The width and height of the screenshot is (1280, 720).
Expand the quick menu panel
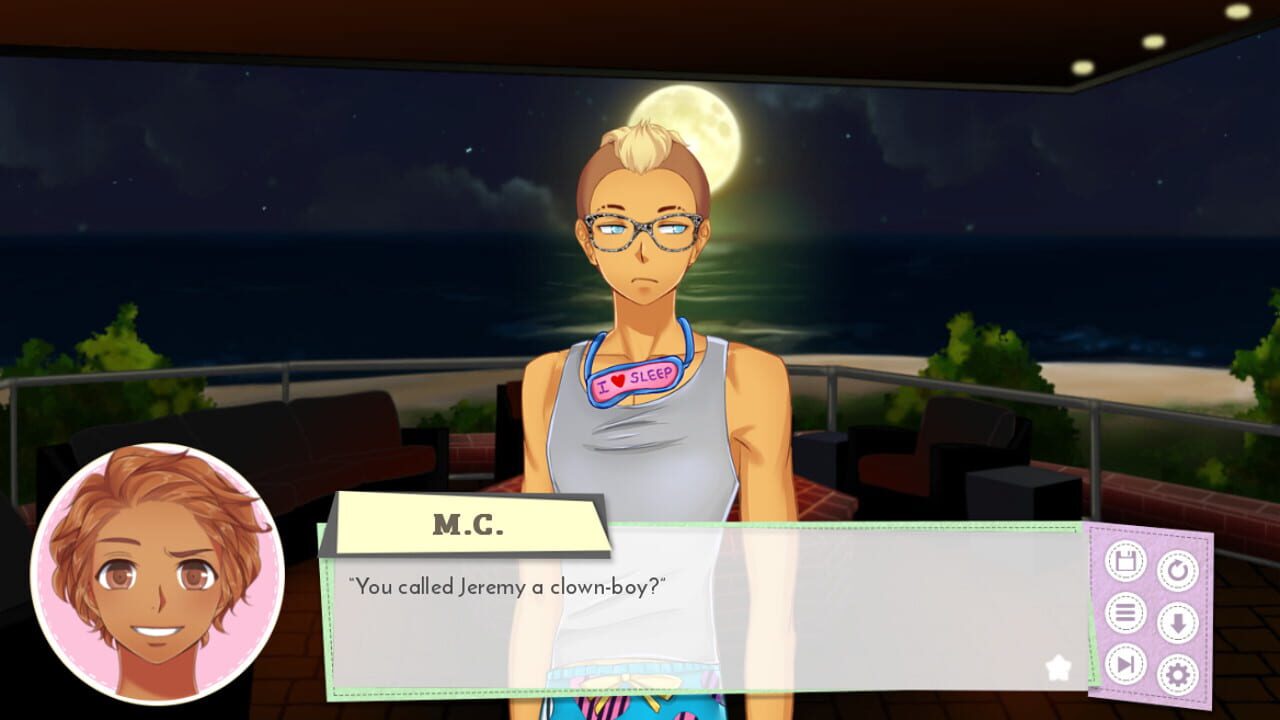pyautogui.click(x=1152, y=610)
